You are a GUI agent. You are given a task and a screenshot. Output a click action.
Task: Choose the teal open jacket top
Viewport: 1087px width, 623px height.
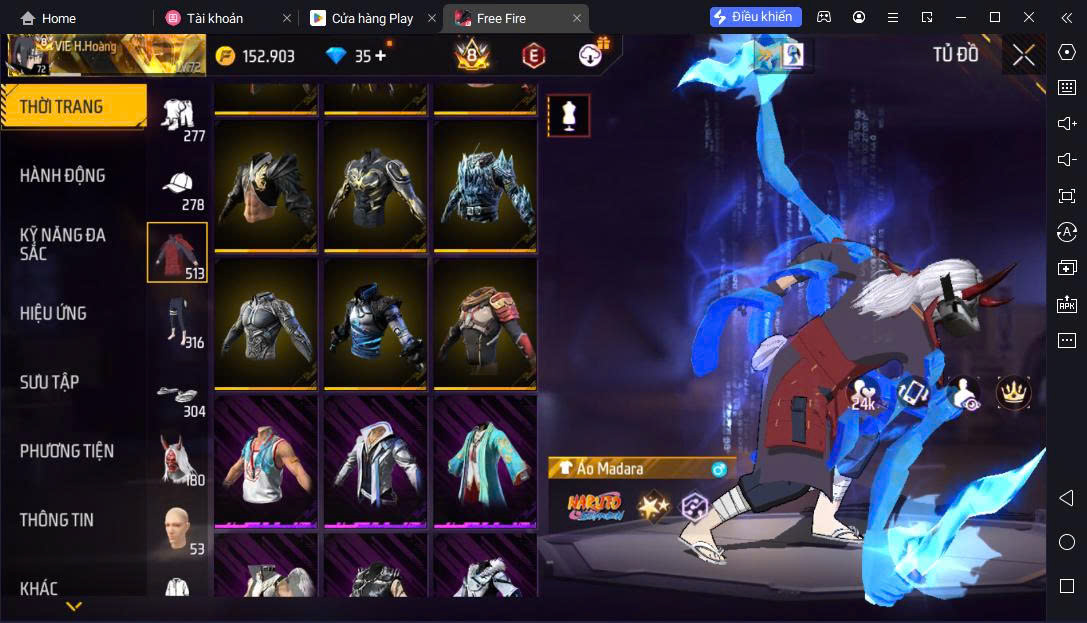[484, 460]
